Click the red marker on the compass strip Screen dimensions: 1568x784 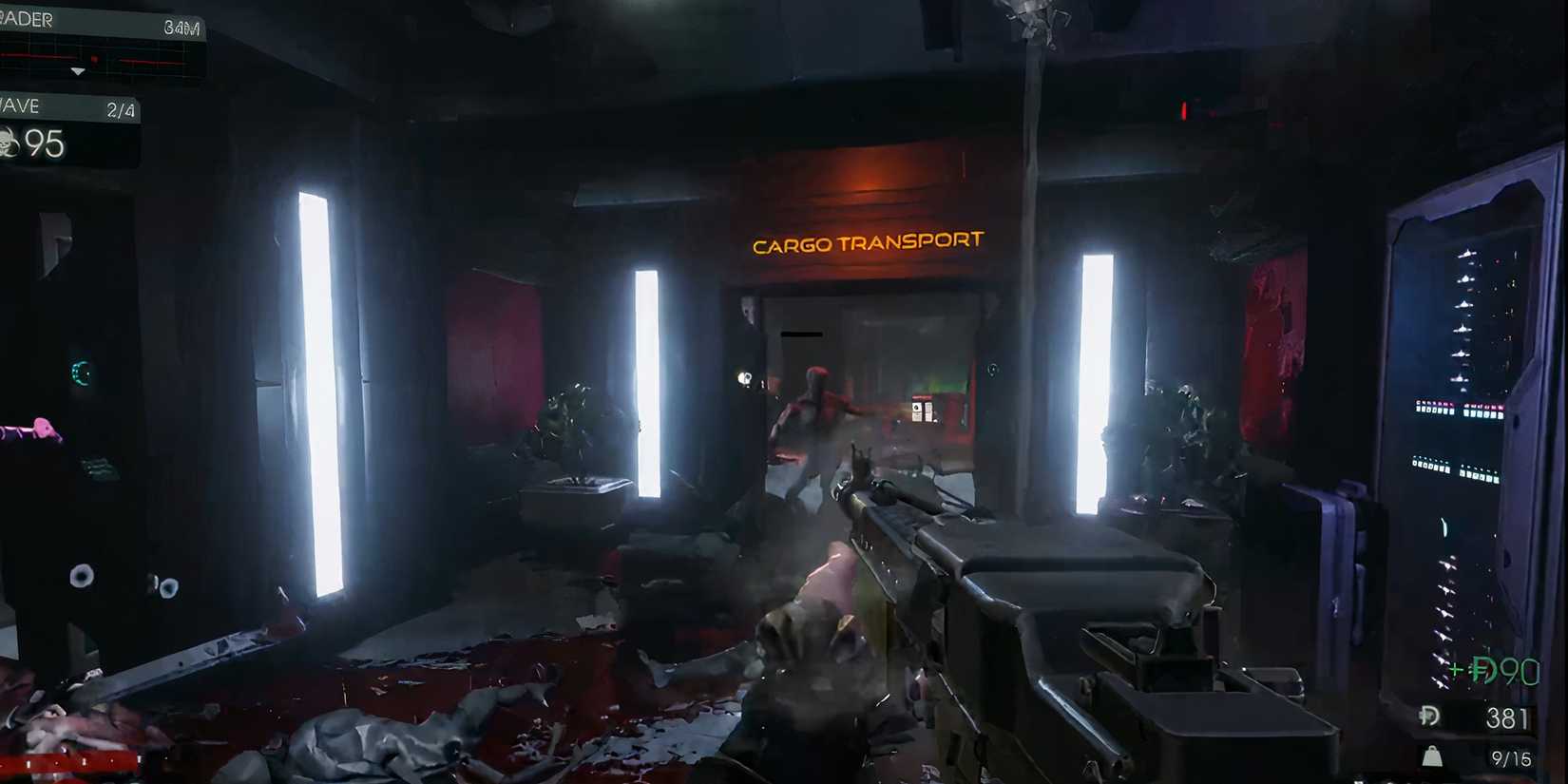94,58
